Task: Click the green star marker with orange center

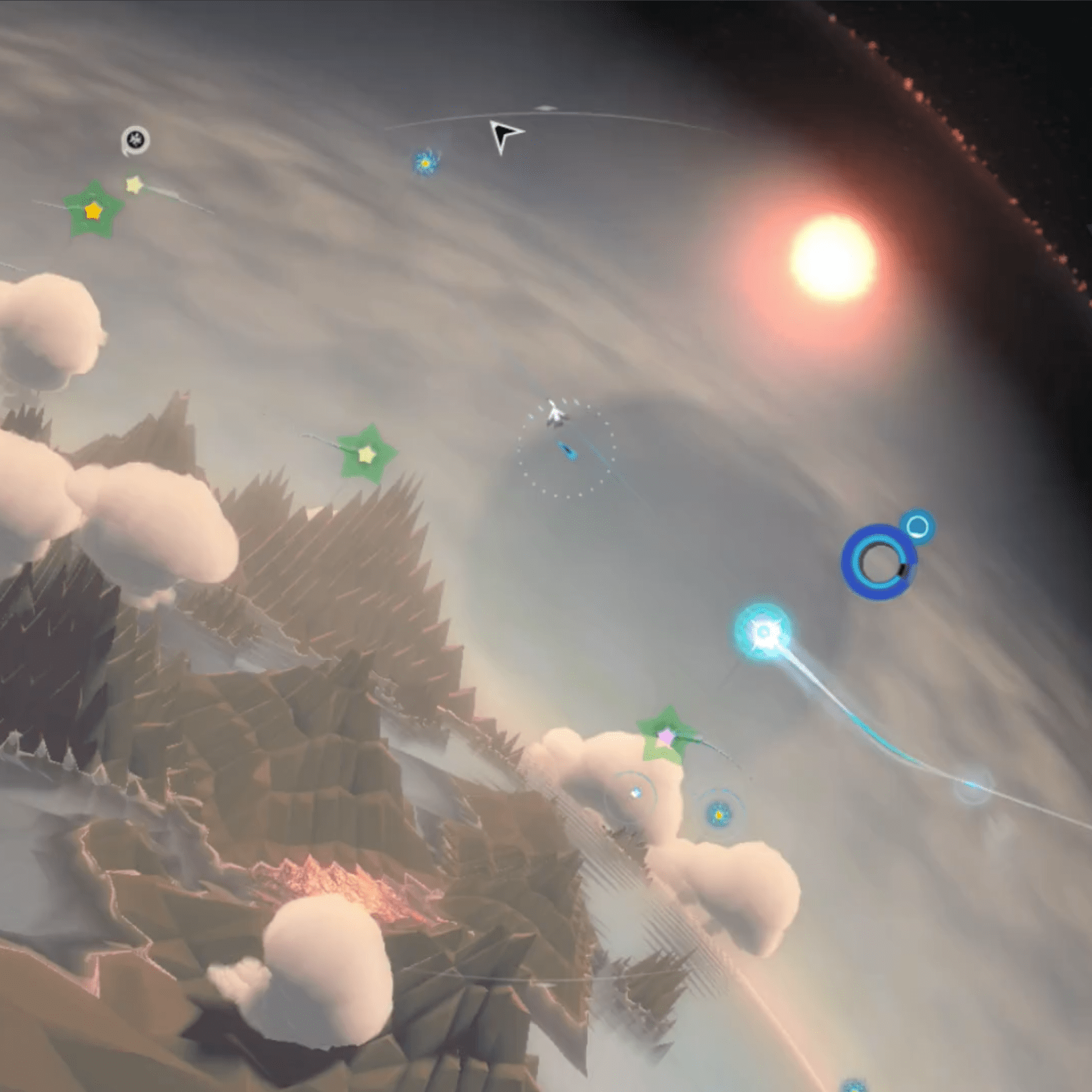Action: [x=93, y=211]
